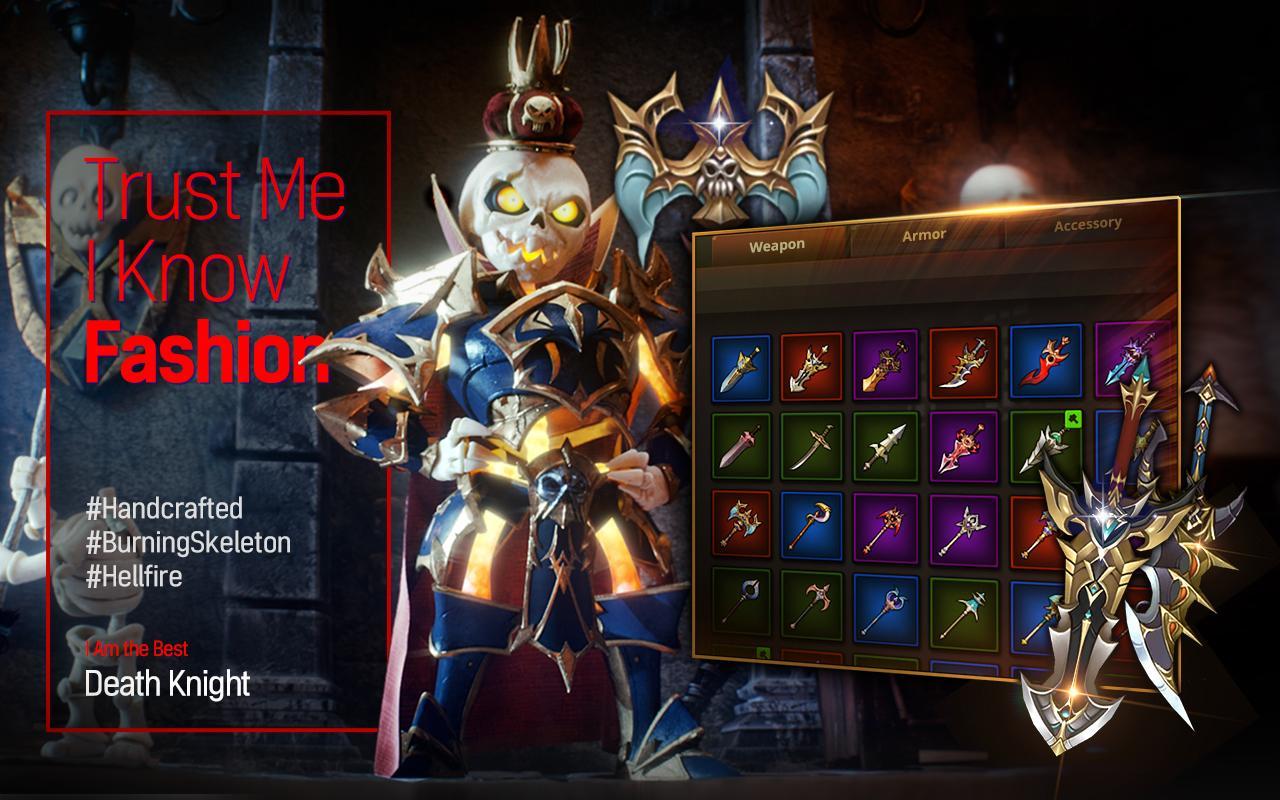This screenshot has width=1280, height=800.
Task: Select the red ornate sword in purple slot
Action: [964, 446]
